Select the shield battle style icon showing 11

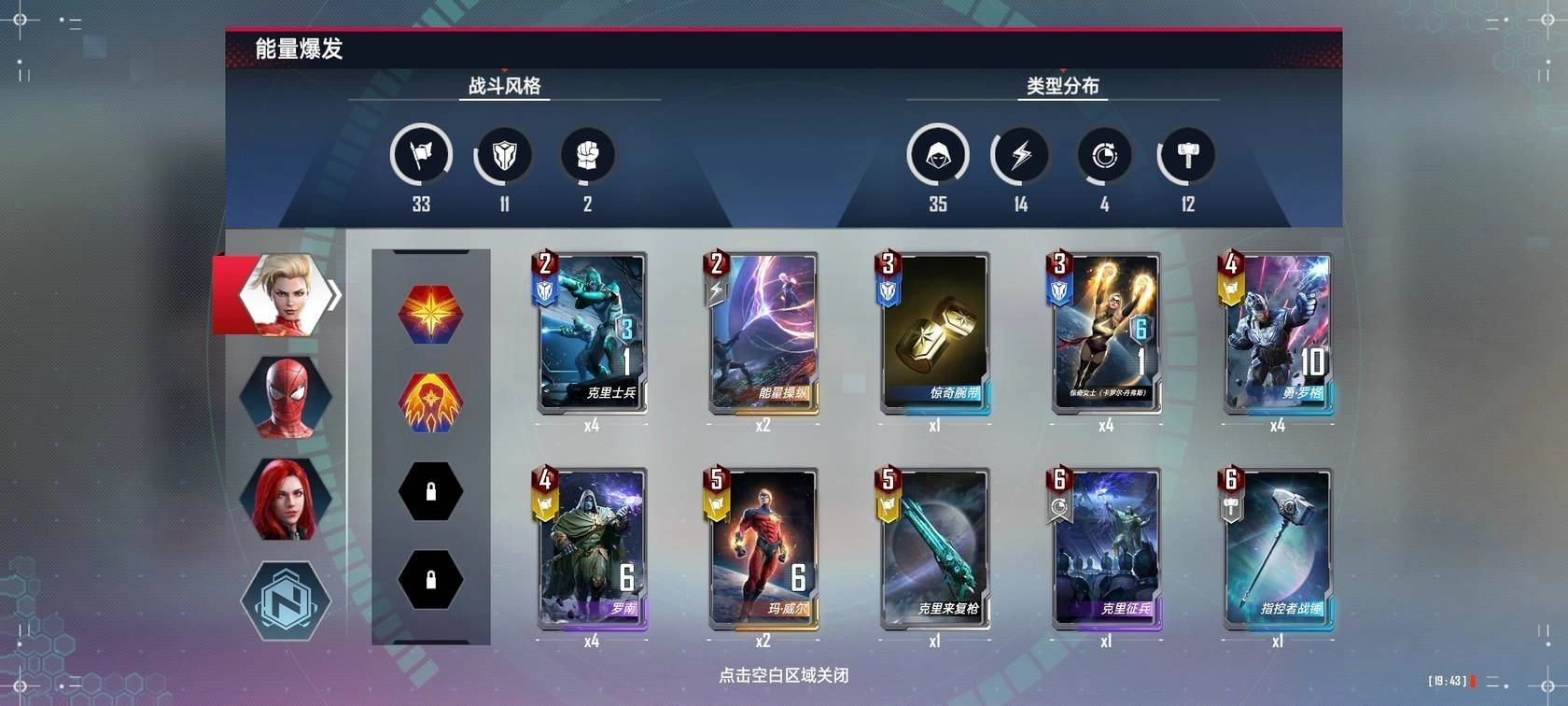(x=502, y=155)
